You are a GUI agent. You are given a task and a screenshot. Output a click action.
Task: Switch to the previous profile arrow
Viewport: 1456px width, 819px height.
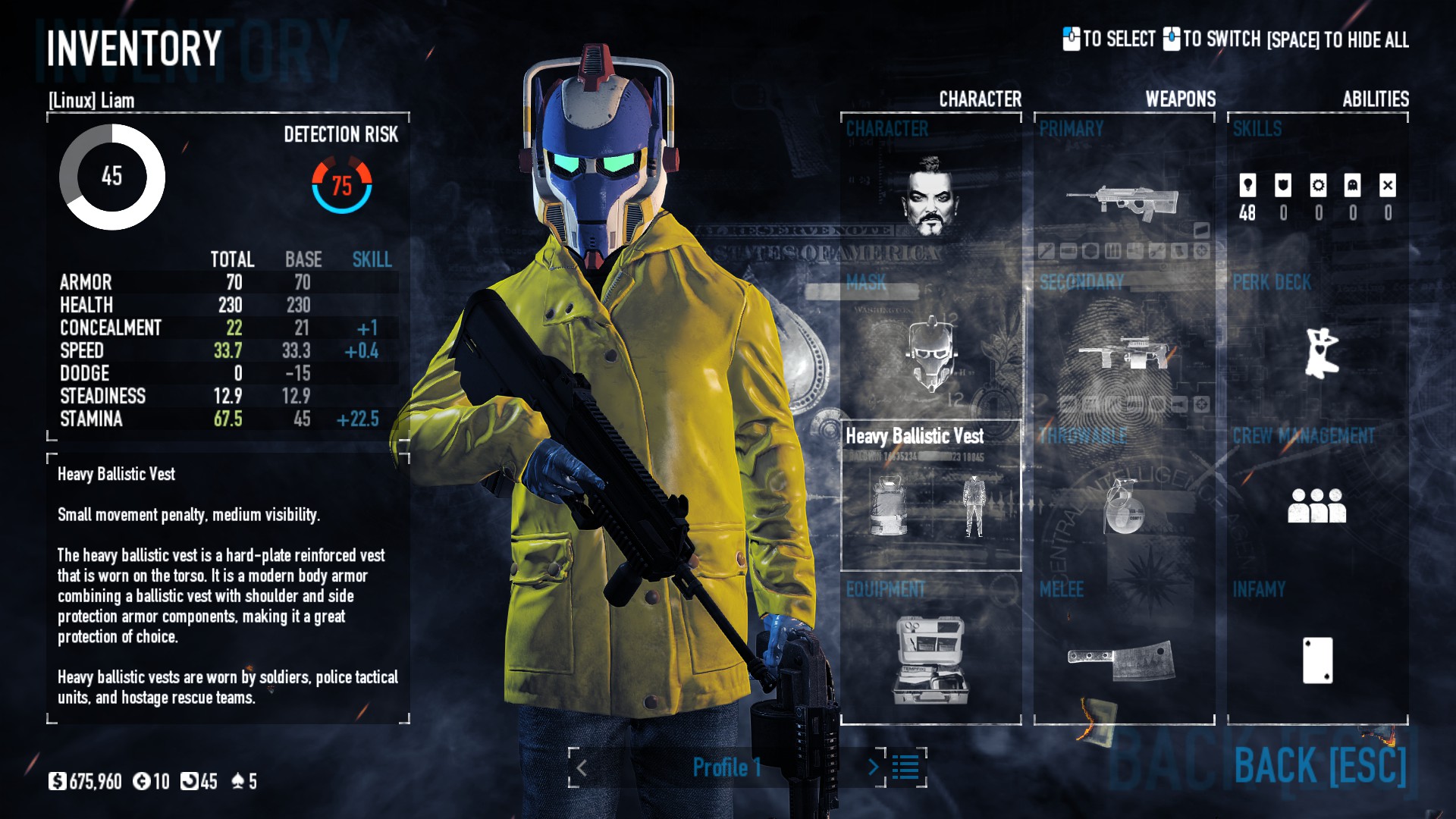[x=582, y=767]
